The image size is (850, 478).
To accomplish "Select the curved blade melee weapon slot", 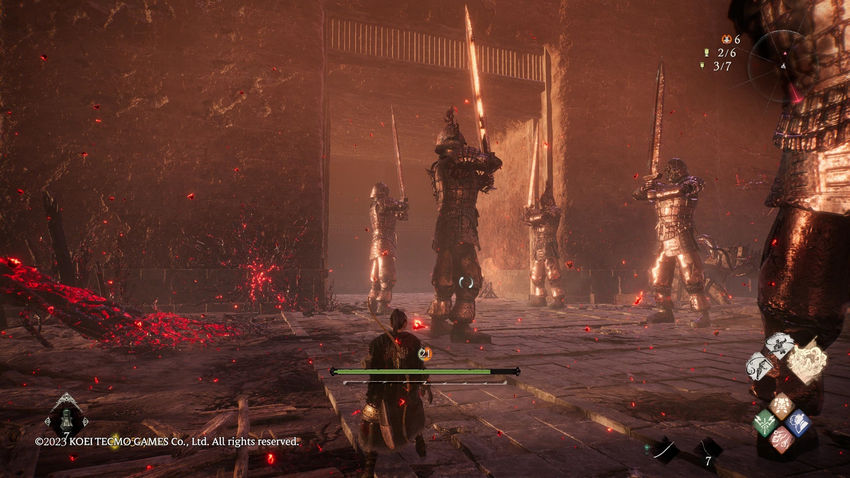I will click(664, 449).
